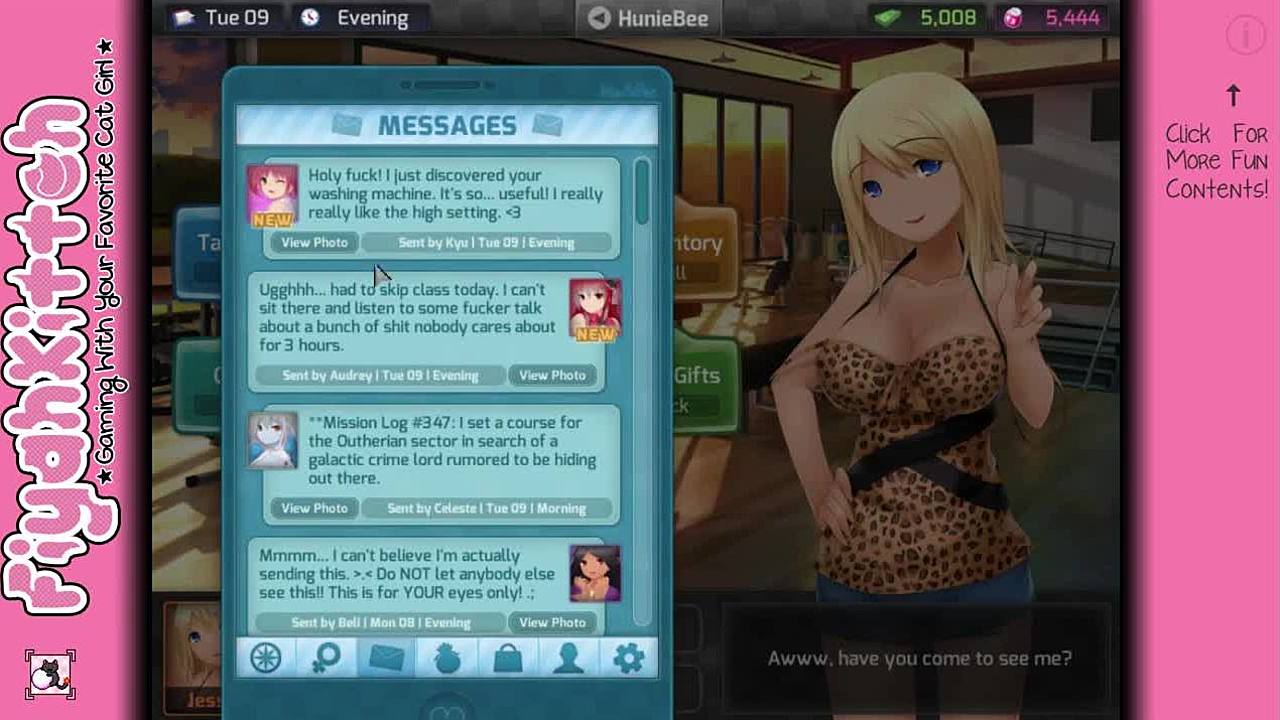Viewport: 1280px width, 720px height.
Task: Open the compass girl finder tab
Action: pyautogui.click(x=266, y=658)
